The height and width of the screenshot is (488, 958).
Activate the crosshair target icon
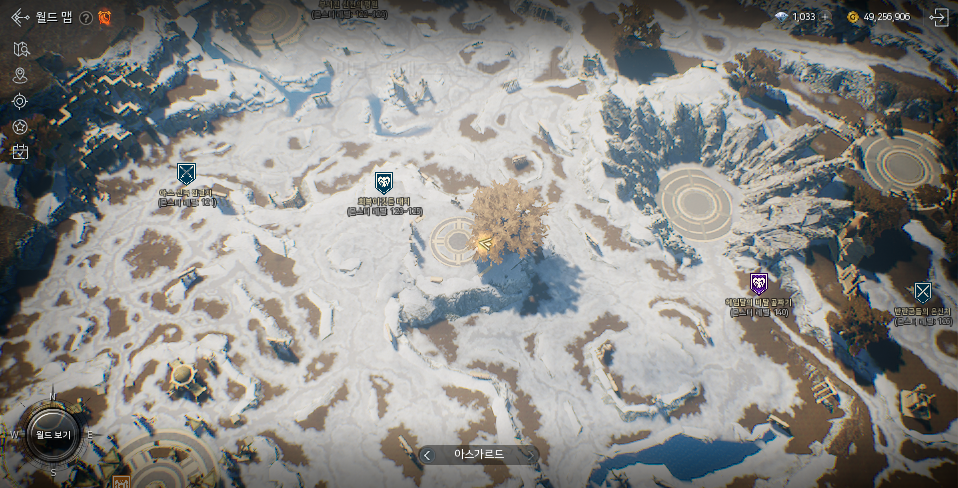click(20, 101)
